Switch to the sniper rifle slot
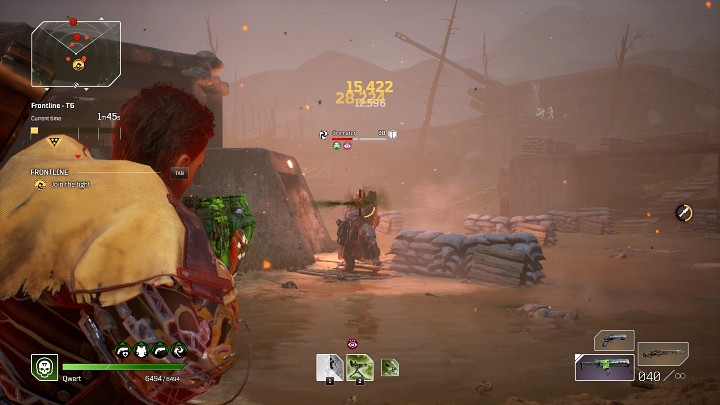Viewport: 720px width, 405px height. (x=663, y=353)
